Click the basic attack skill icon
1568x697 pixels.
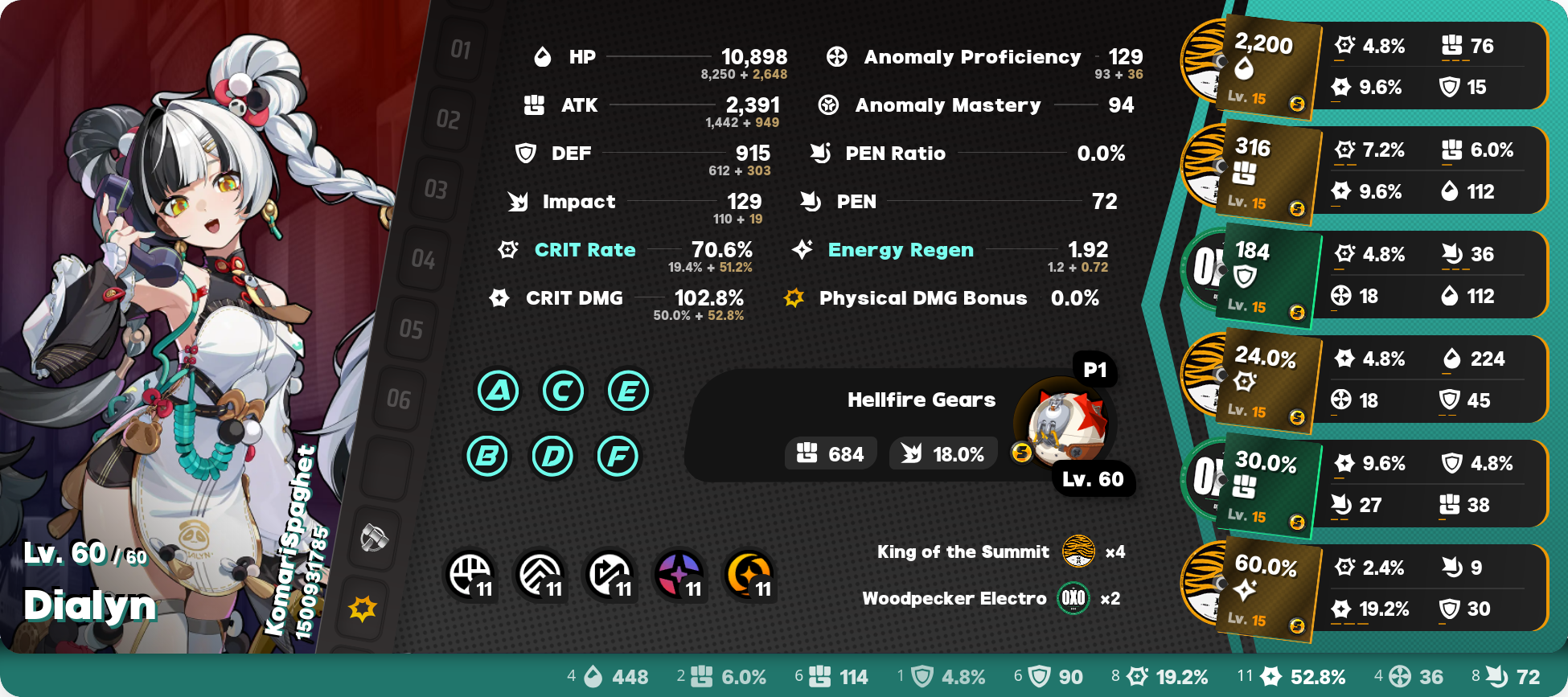coord(470,575)
